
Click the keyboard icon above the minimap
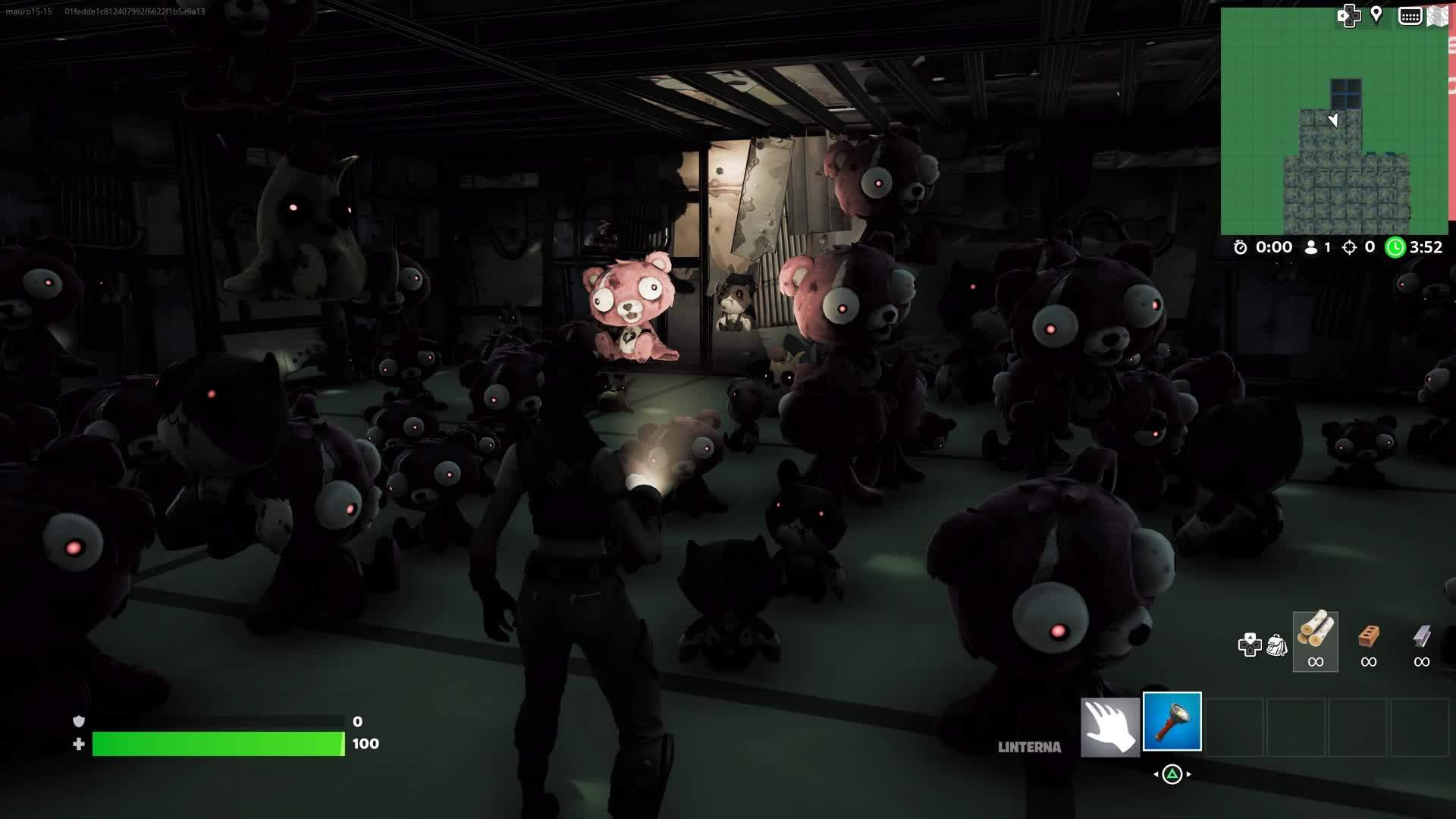coord(1410,16)
